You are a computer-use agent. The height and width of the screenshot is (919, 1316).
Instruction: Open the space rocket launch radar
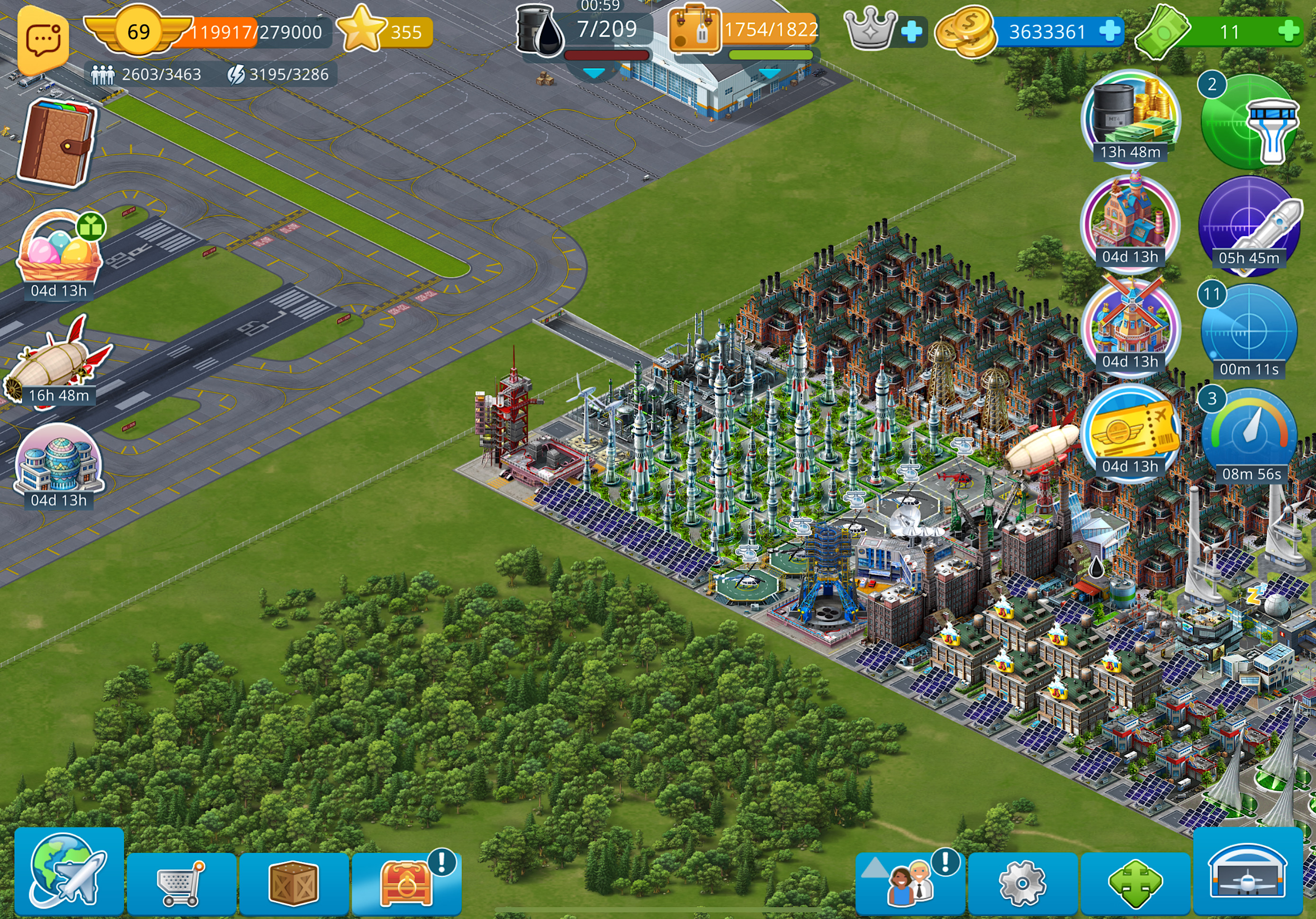(1248, 226)
